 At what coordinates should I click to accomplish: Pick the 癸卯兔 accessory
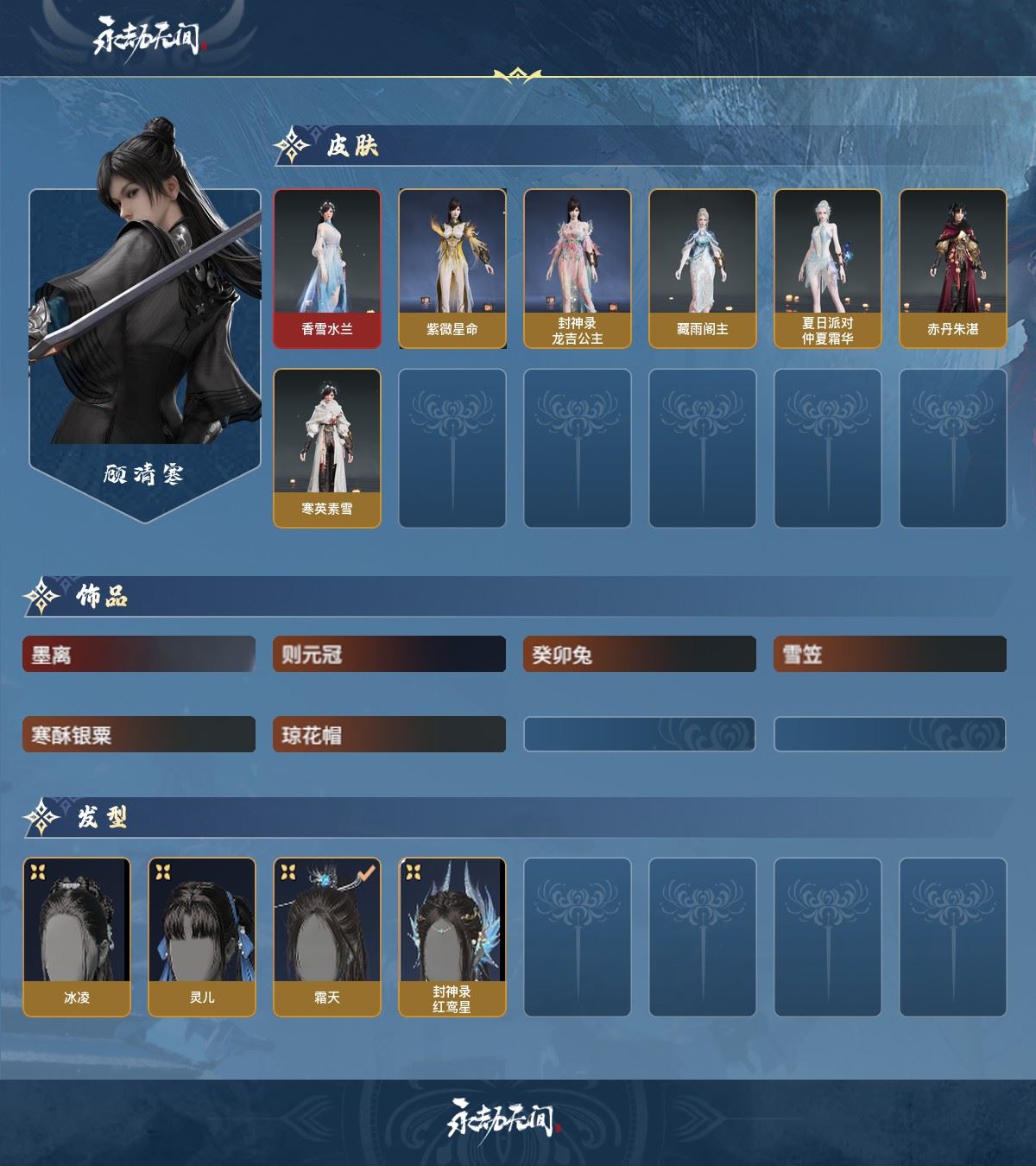pyautogui.click(x=640, y=655)
